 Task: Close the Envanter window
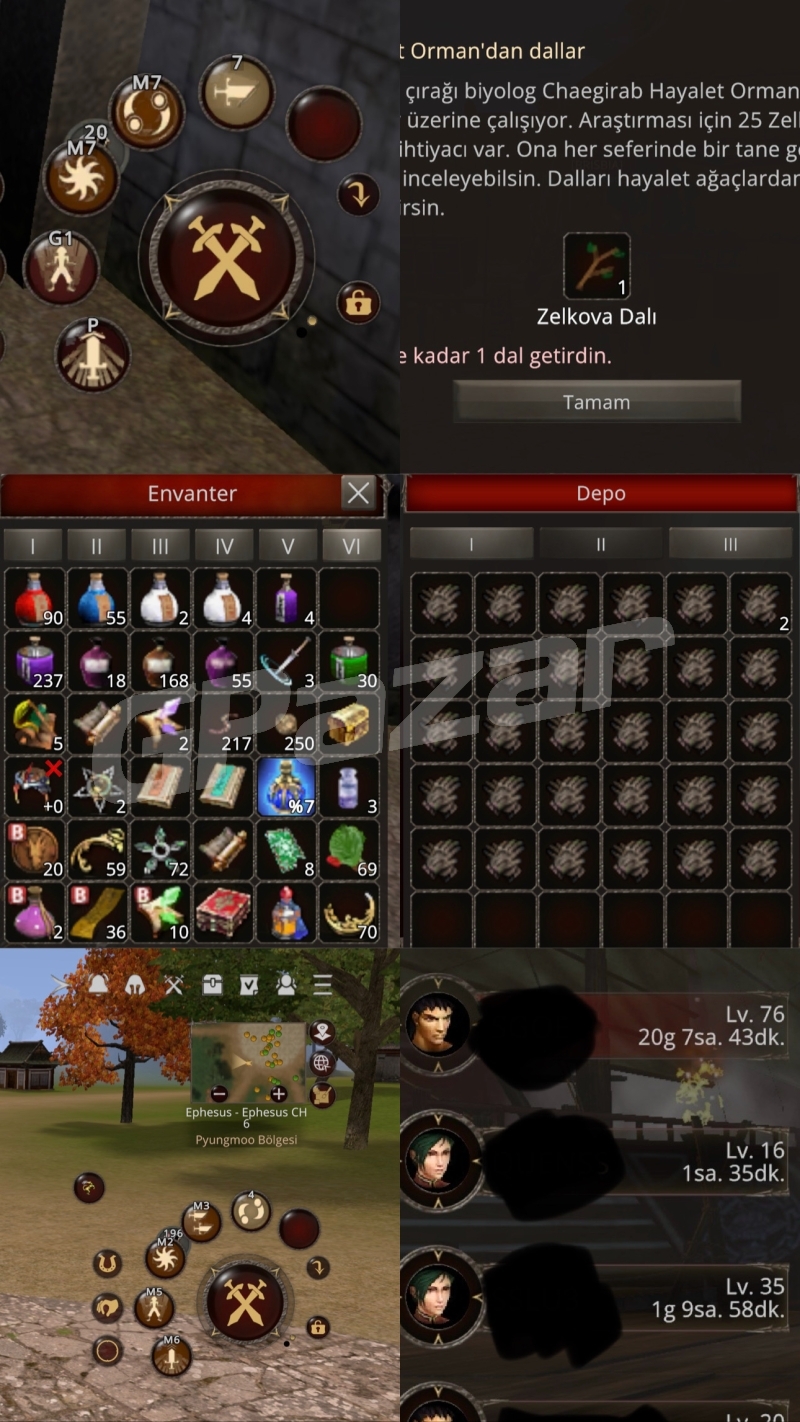pyautogui.click(x=358, y=493)
